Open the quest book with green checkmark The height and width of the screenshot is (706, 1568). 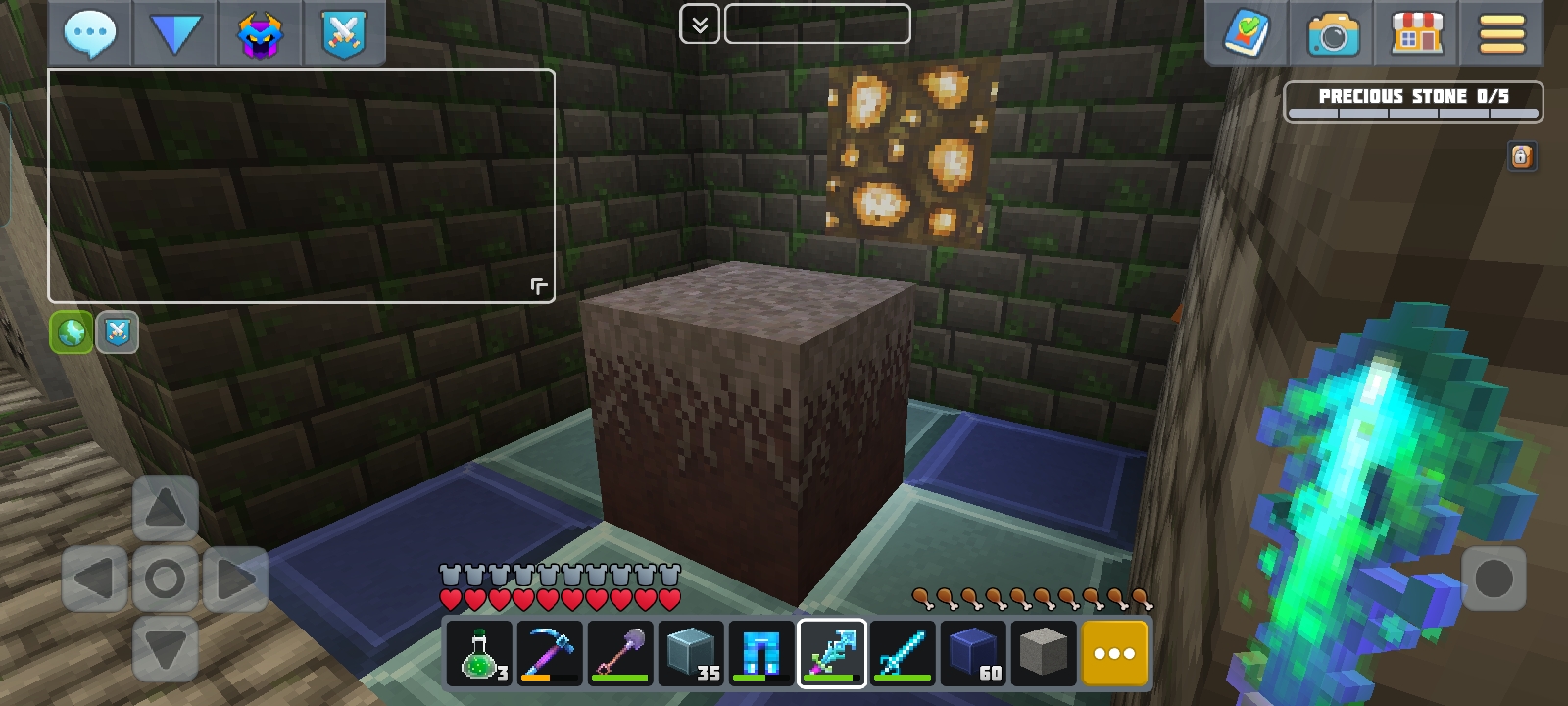pyautogui.click(x=1247, y=34)
